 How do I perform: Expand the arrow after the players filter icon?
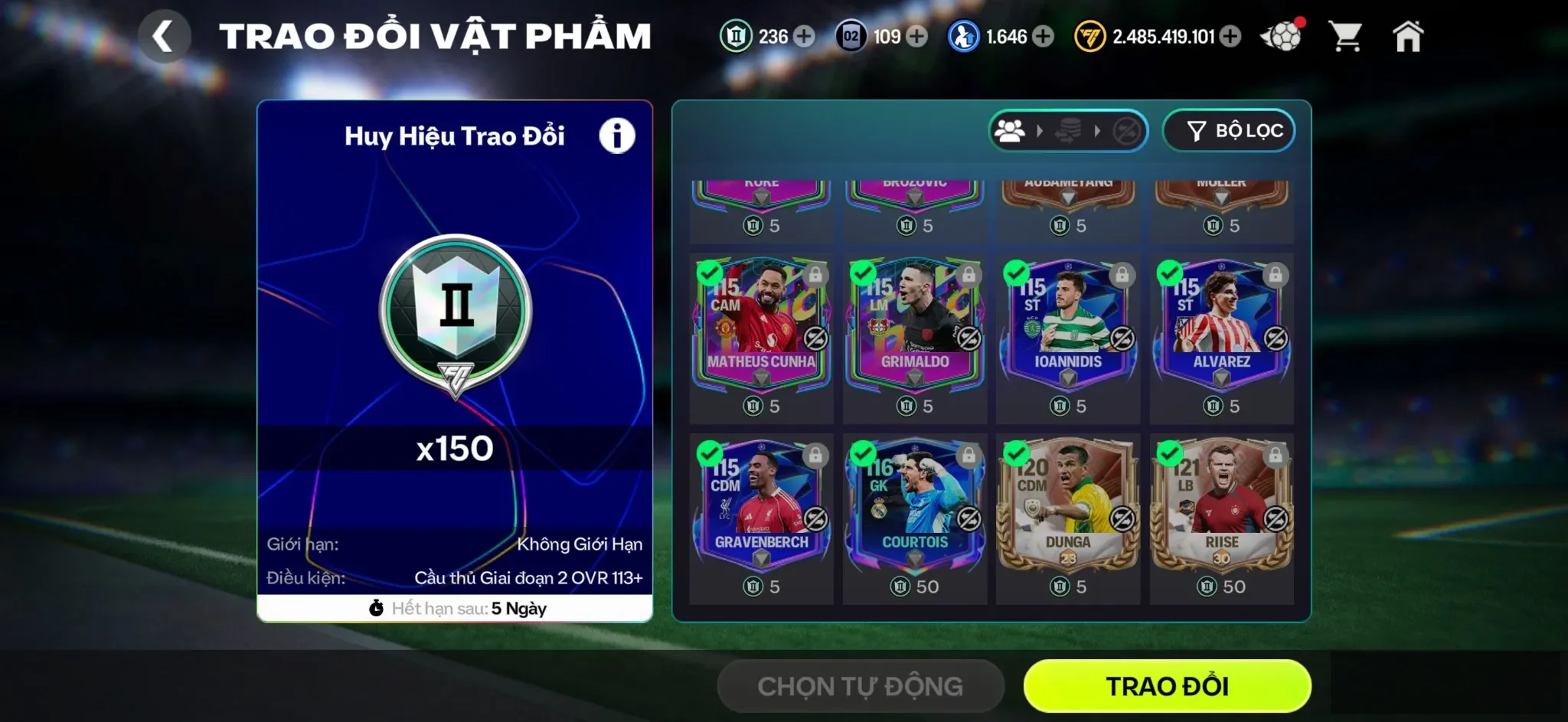pyautogui.click(x=1040, y=130)
